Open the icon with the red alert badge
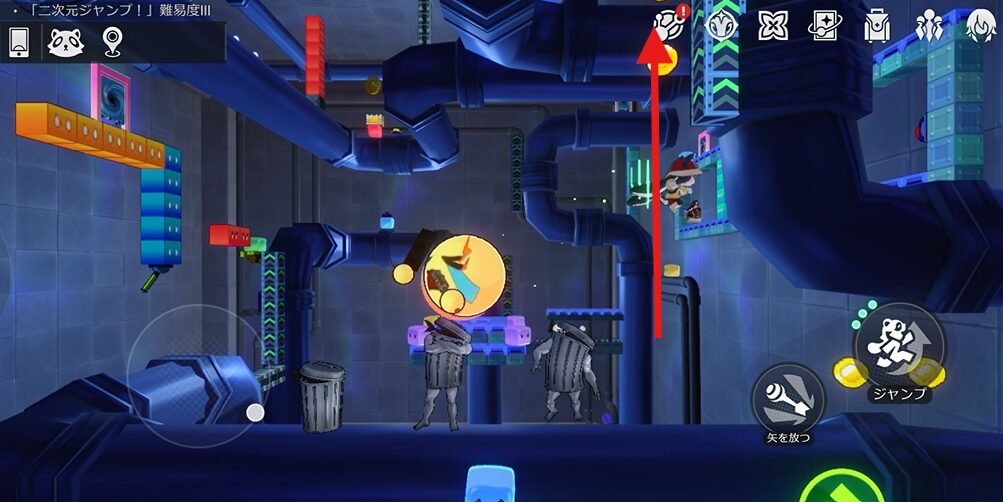Screen dimensions: 1003x502 669,24
